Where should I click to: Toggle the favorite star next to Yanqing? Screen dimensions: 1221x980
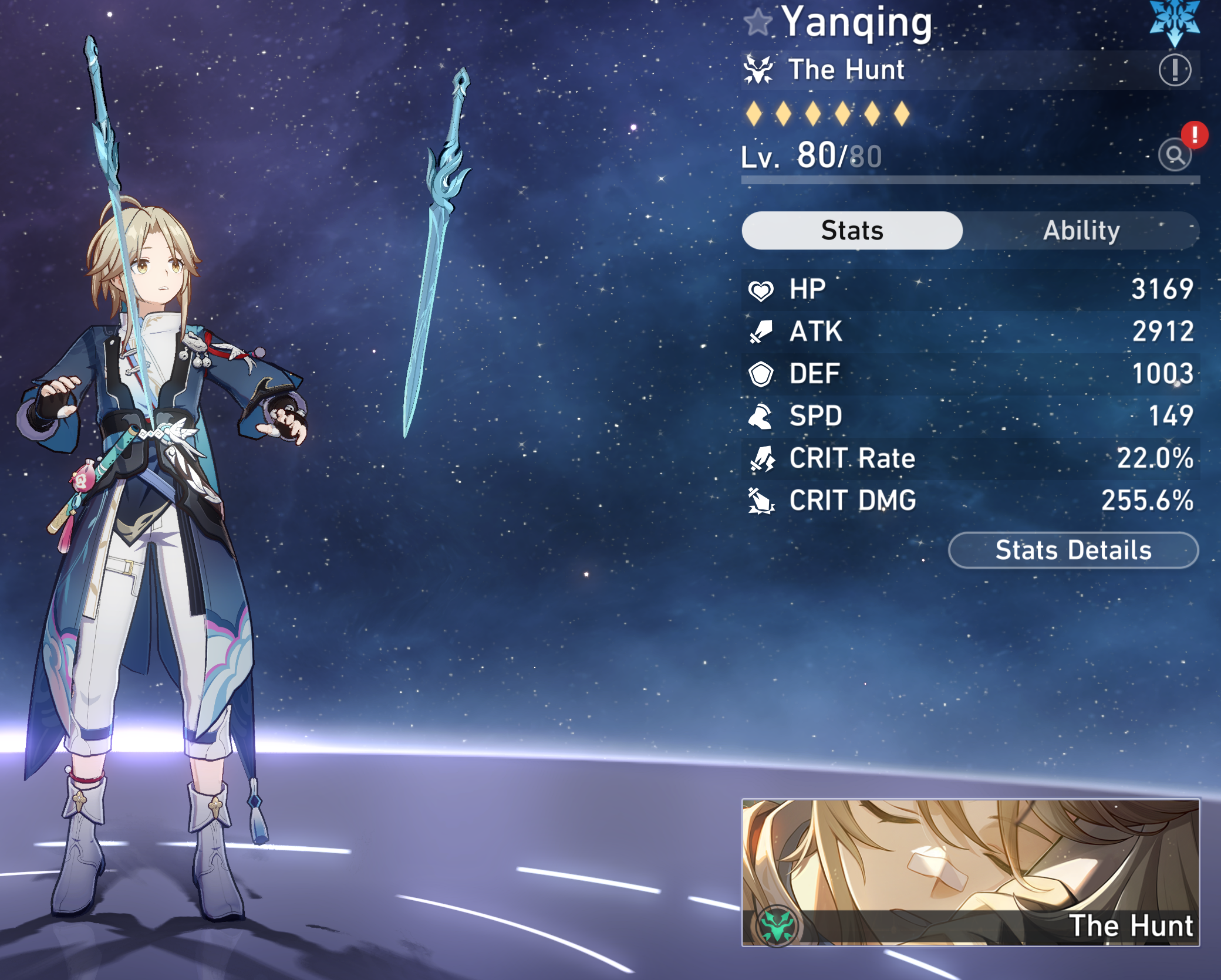pos(758,22)
